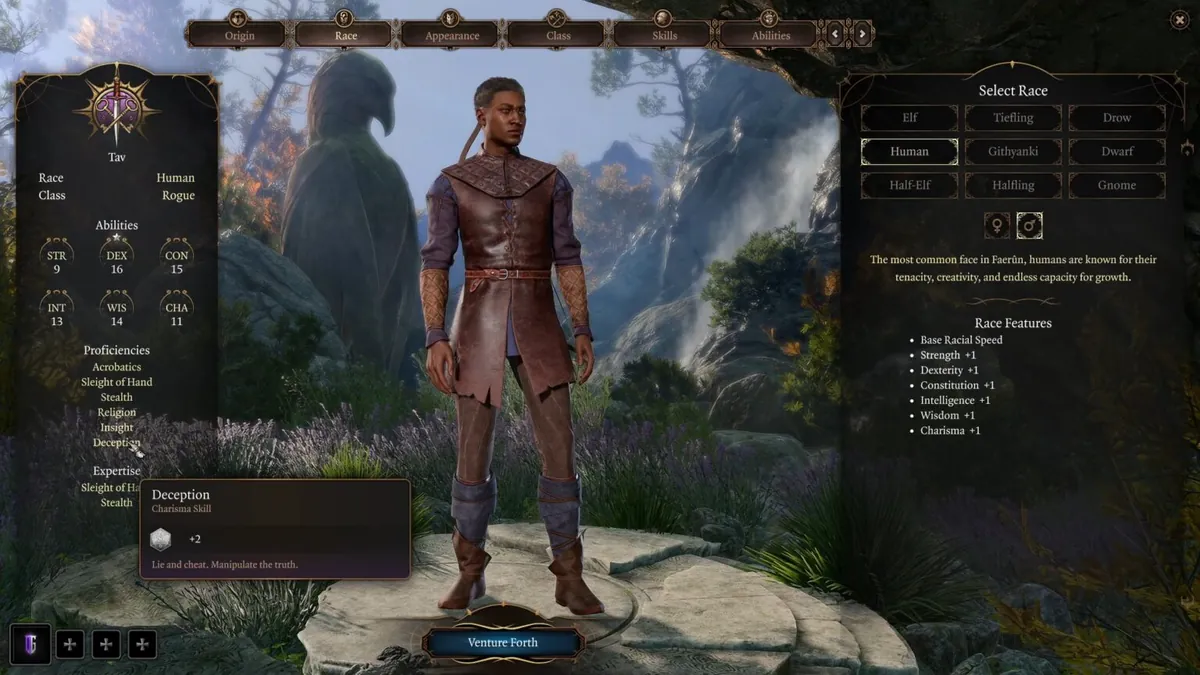Go to the Class tab
This screenshot has width=1200, height=675.
(x=558, y=35)
